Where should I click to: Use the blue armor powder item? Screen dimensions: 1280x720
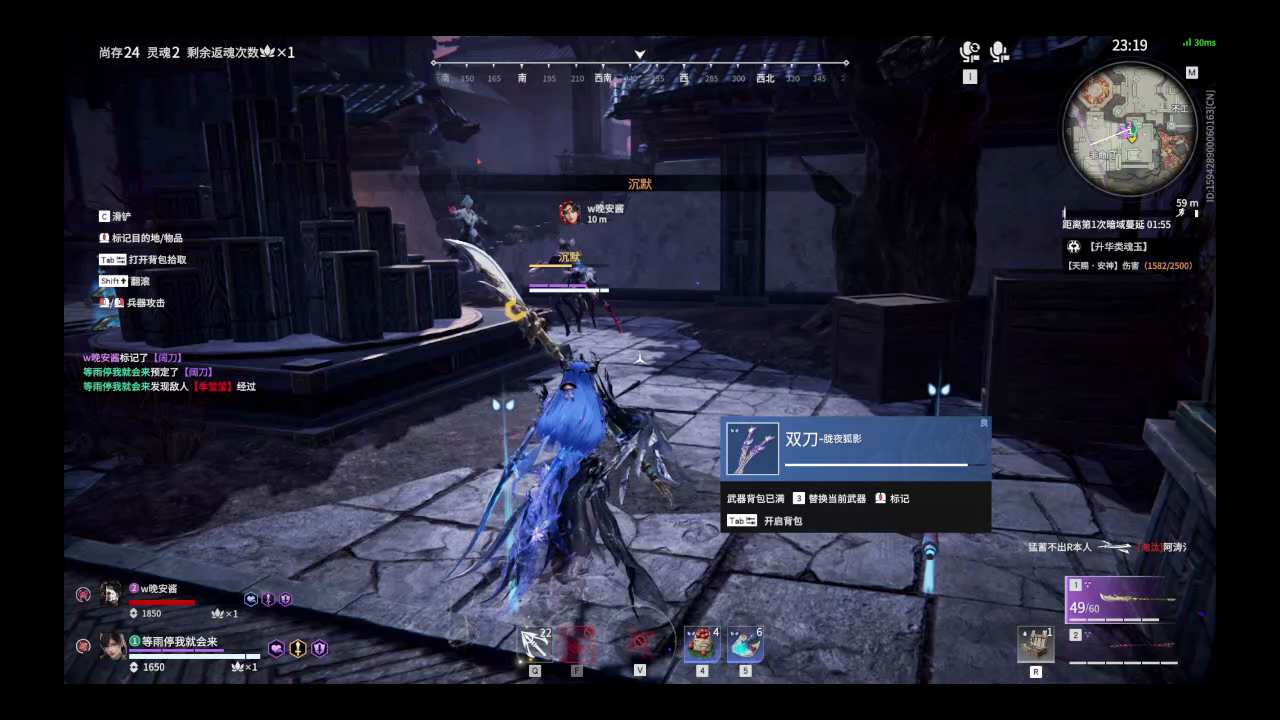(x=744, y=645)
